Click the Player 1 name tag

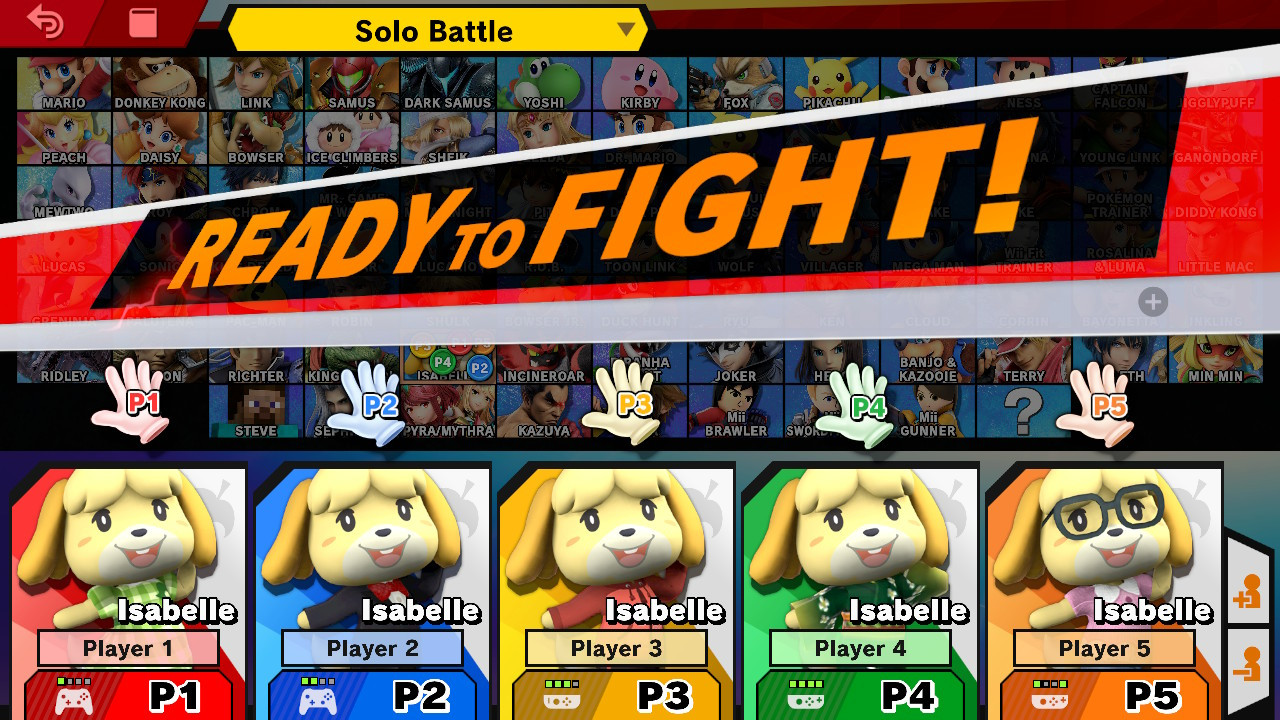[128, 648]
